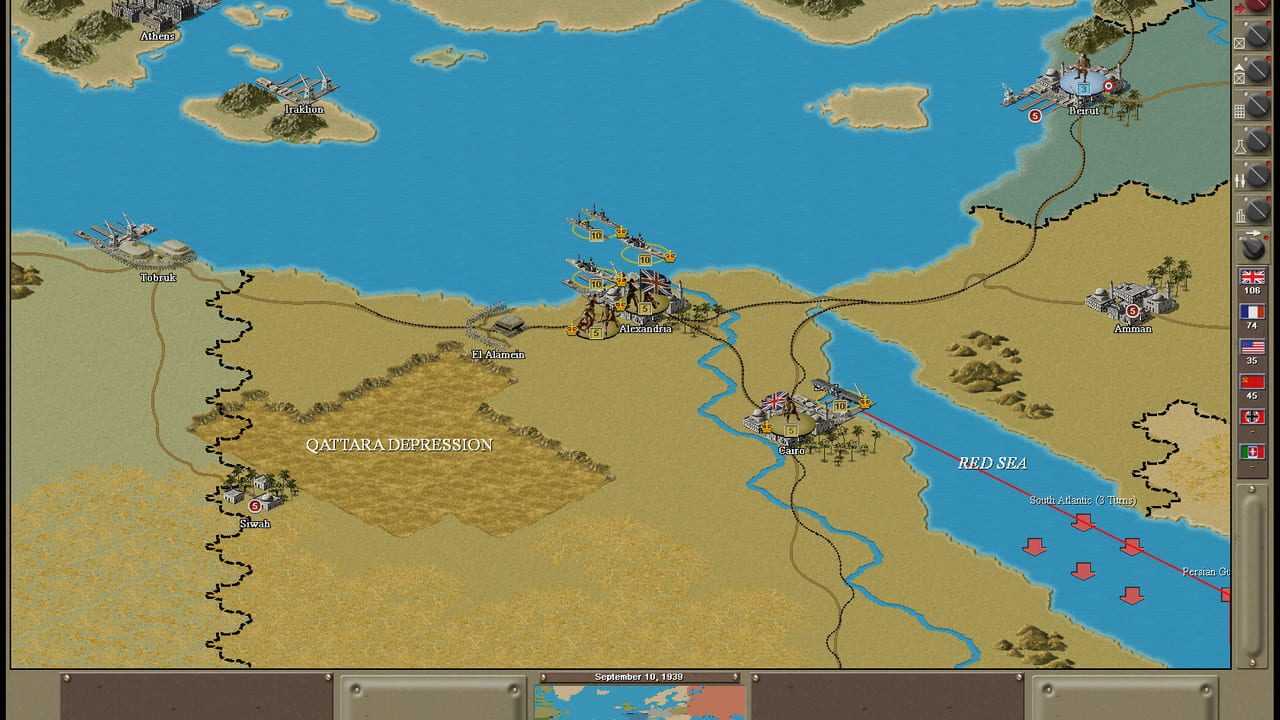Click the world minimap
This screenshot has width=1280, height=720.
pos(639,702)
